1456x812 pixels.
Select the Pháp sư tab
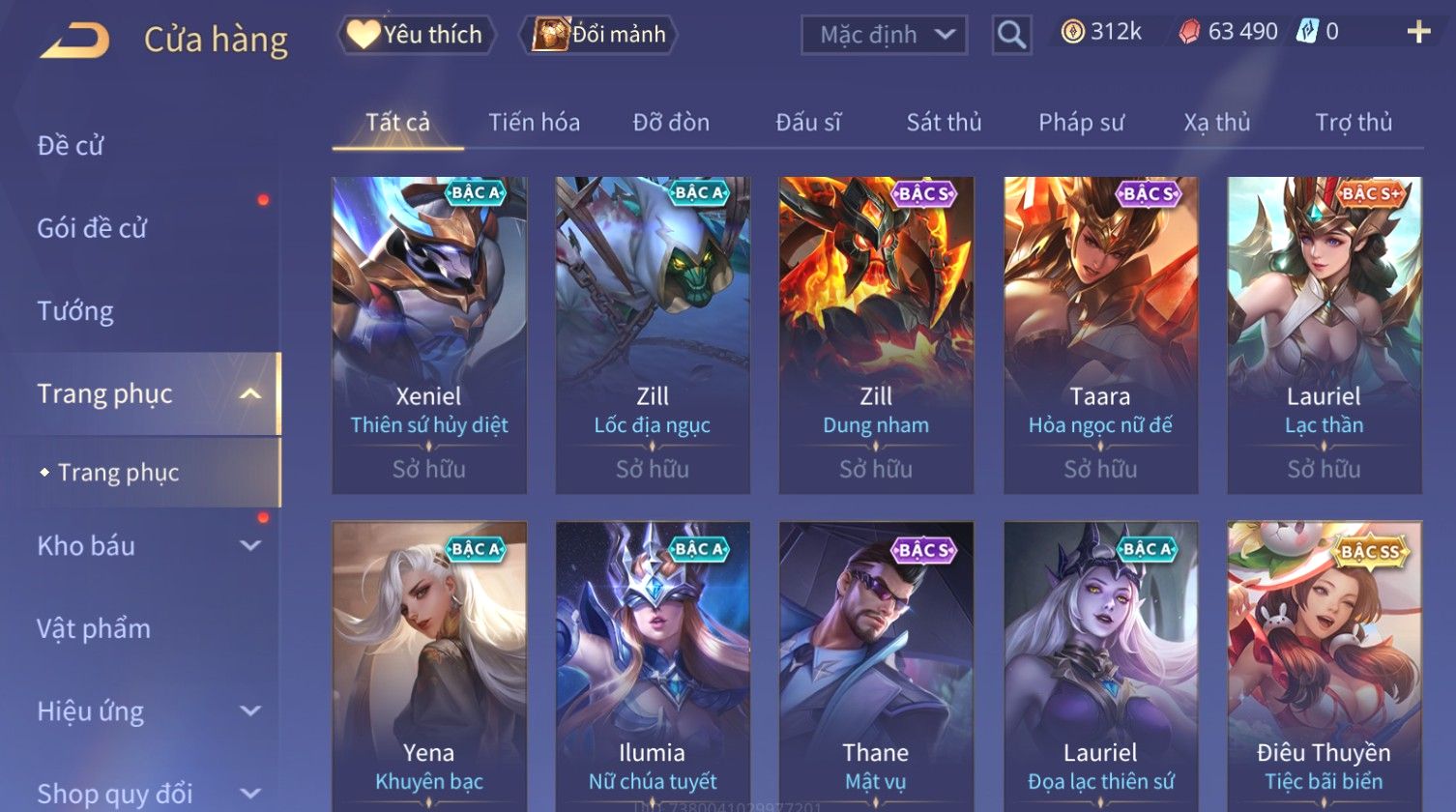click(x=1081, y=123)
